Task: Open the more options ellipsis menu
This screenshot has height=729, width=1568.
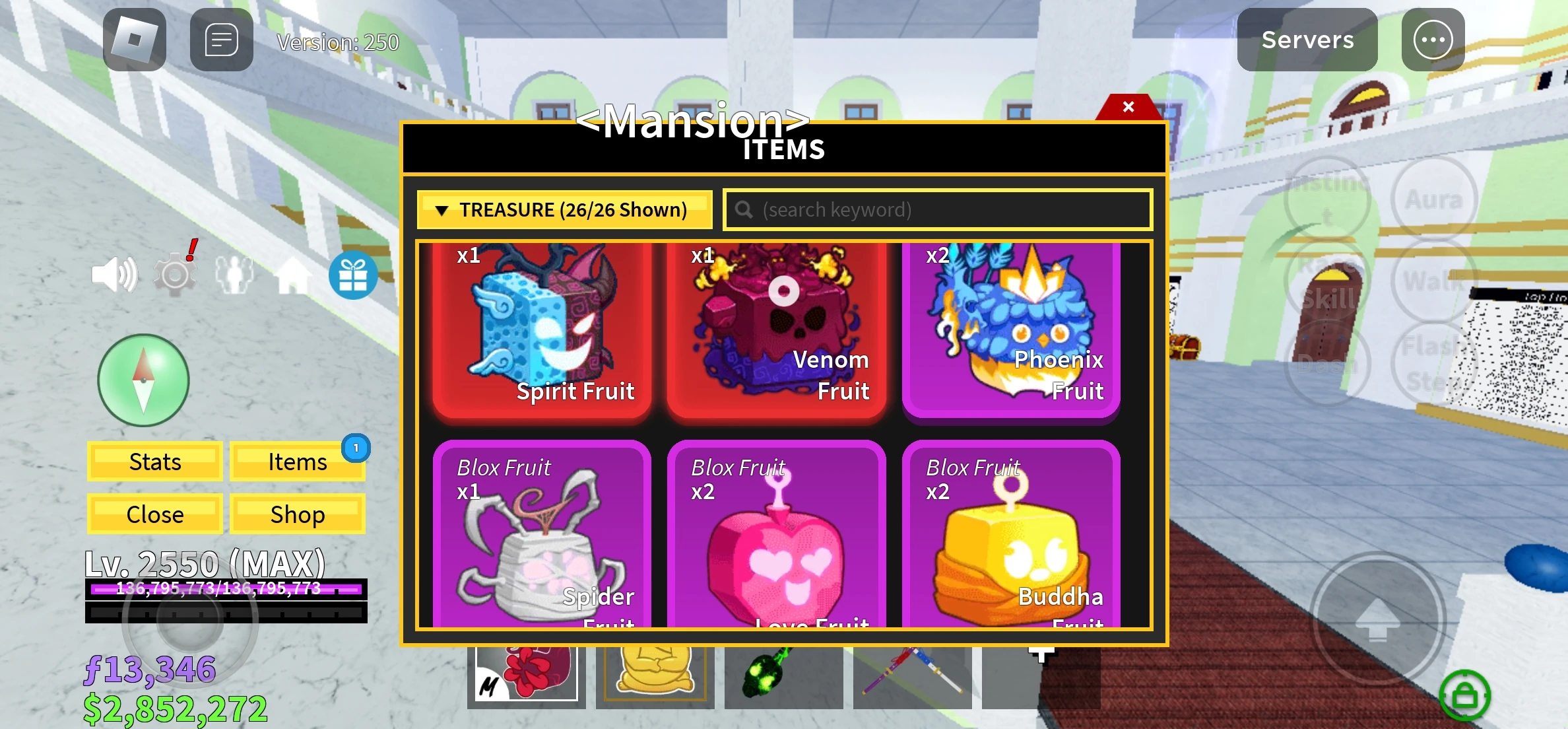Action: [x=1432, y=40]
